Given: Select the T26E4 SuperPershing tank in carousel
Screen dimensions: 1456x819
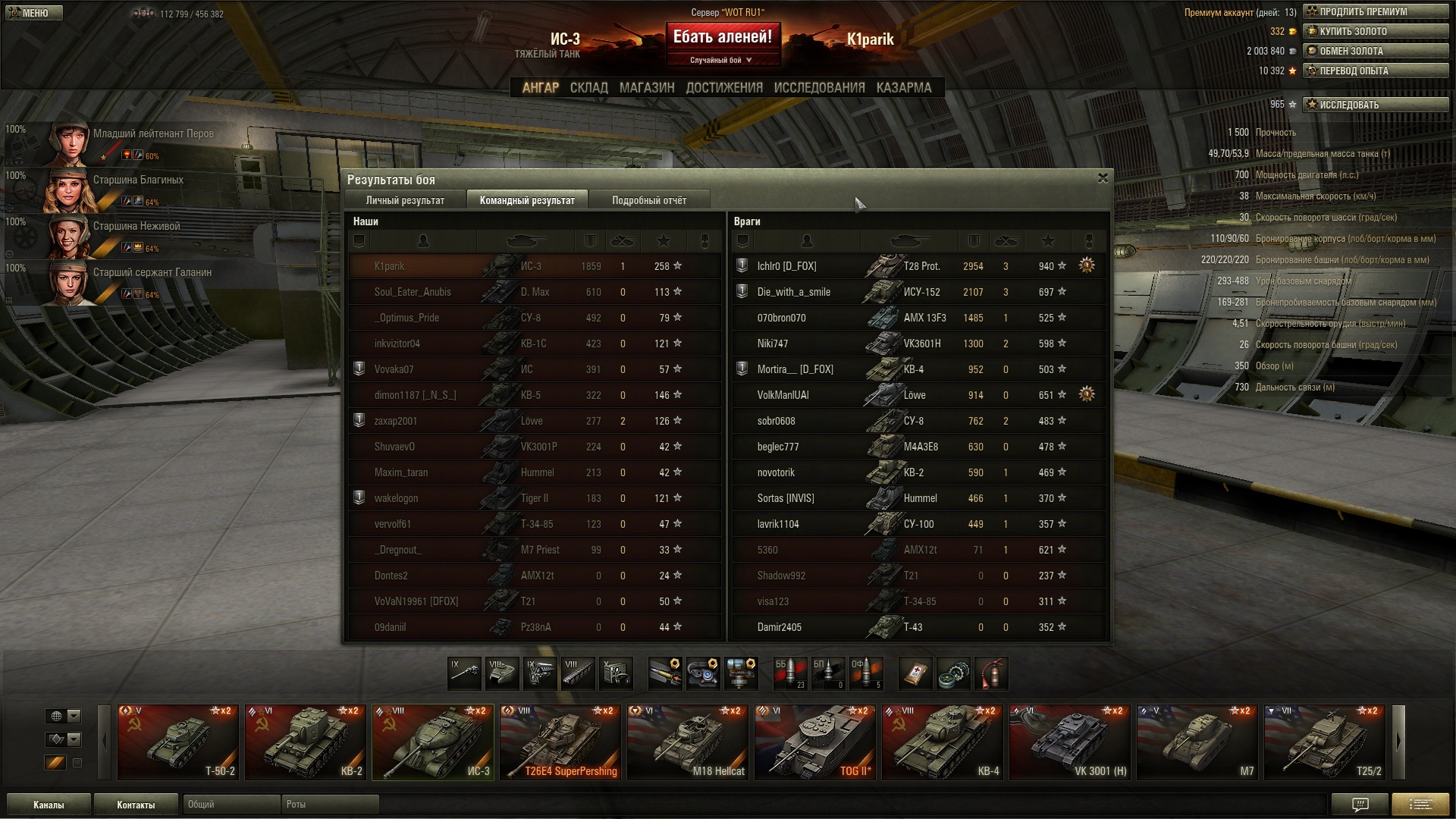Looking at the screenshot, I should [560, 742].
